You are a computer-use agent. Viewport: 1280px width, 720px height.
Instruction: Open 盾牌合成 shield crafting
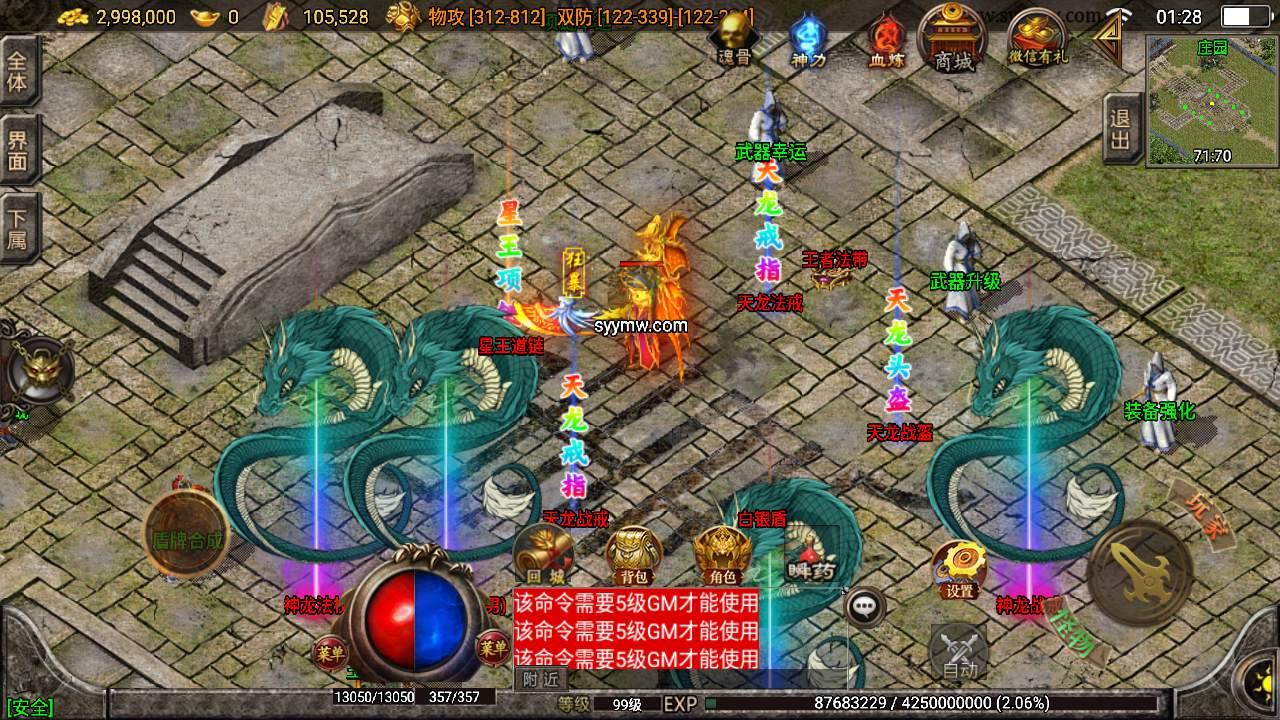coord(187,537)
